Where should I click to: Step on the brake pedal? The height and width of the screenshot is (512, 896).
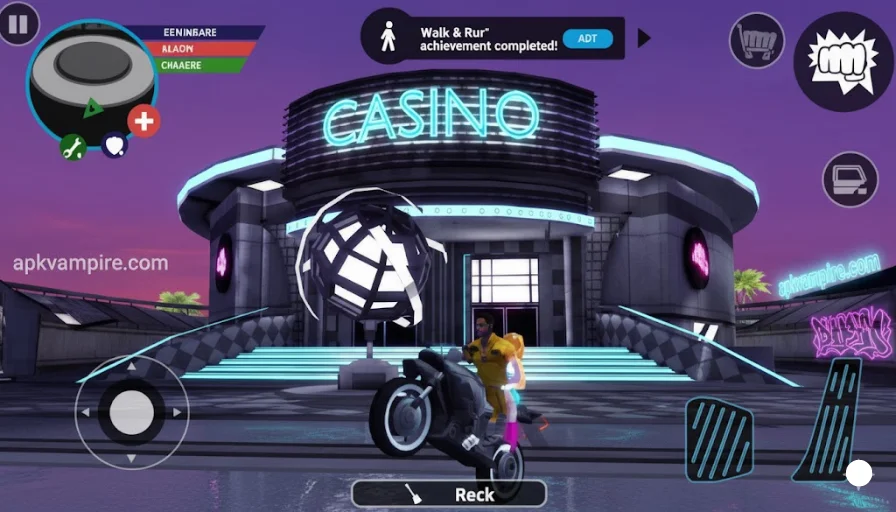tap(720, 439)
